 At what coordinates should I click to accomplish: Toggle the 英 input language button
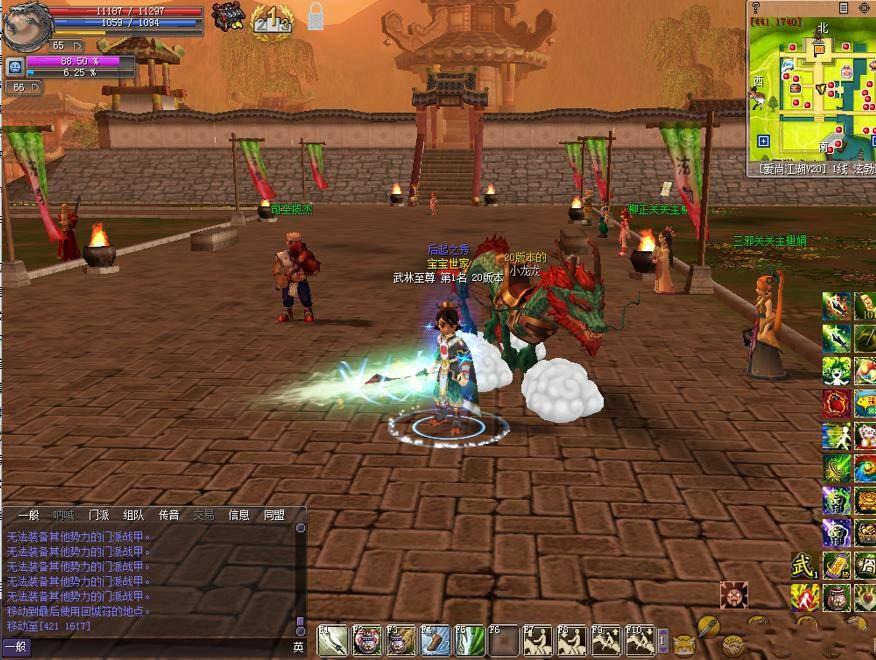[298, 647]
